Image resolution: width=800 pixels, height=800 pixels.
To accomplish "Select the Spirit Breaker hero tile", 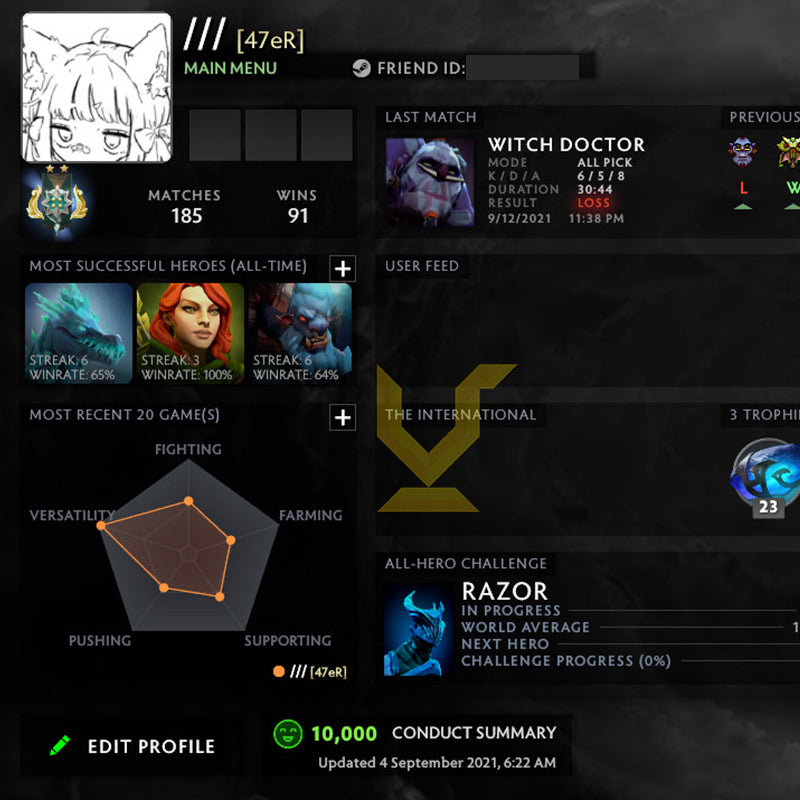I will (x=300, y=334).
